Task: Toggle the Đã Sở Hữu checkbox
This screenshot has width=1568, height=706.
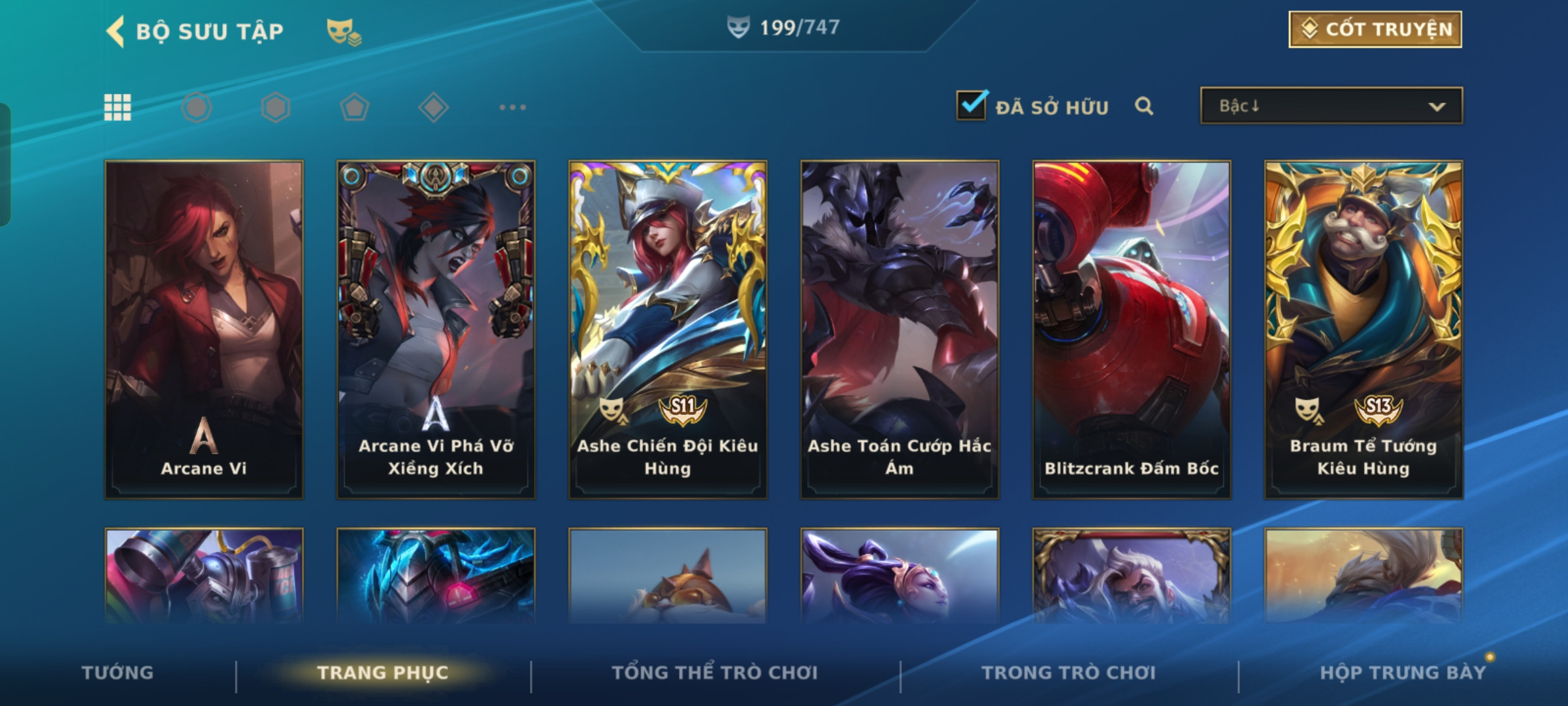Action: 972,105
